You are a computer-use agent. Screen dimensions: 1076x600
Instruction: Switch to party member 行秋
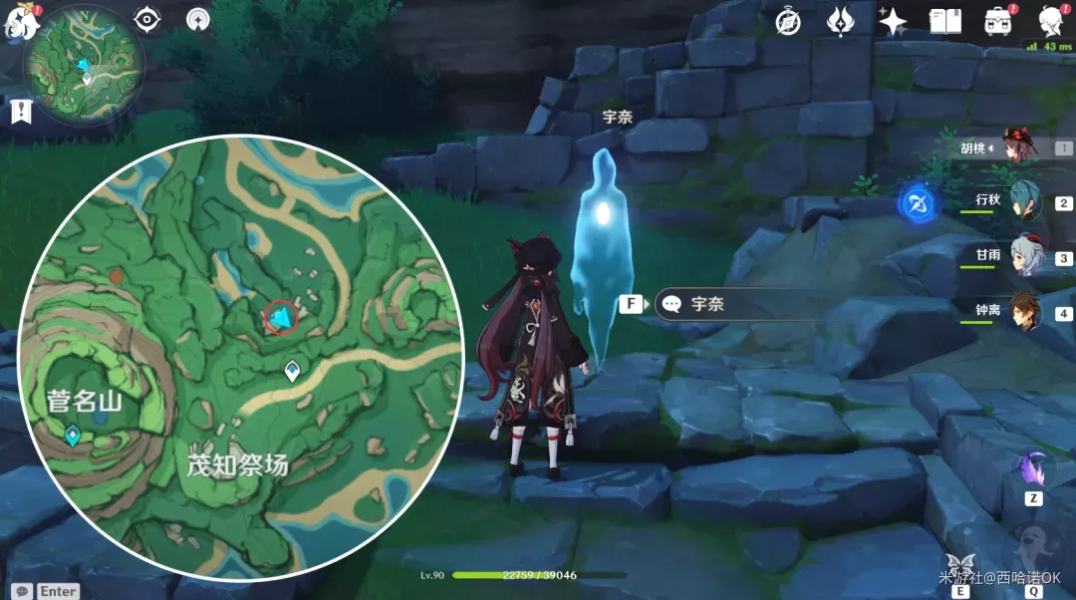[x=1025, y=201]
